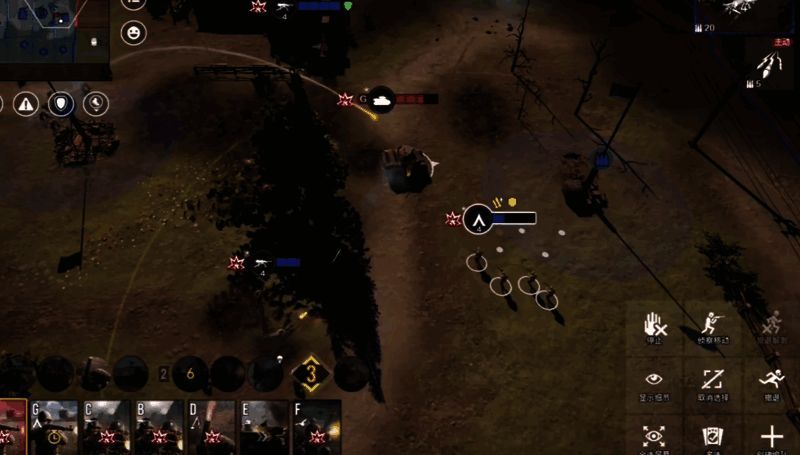Click the Stop command with hand icon
Screen dimensions: 800x455
(x=654, y=325)
